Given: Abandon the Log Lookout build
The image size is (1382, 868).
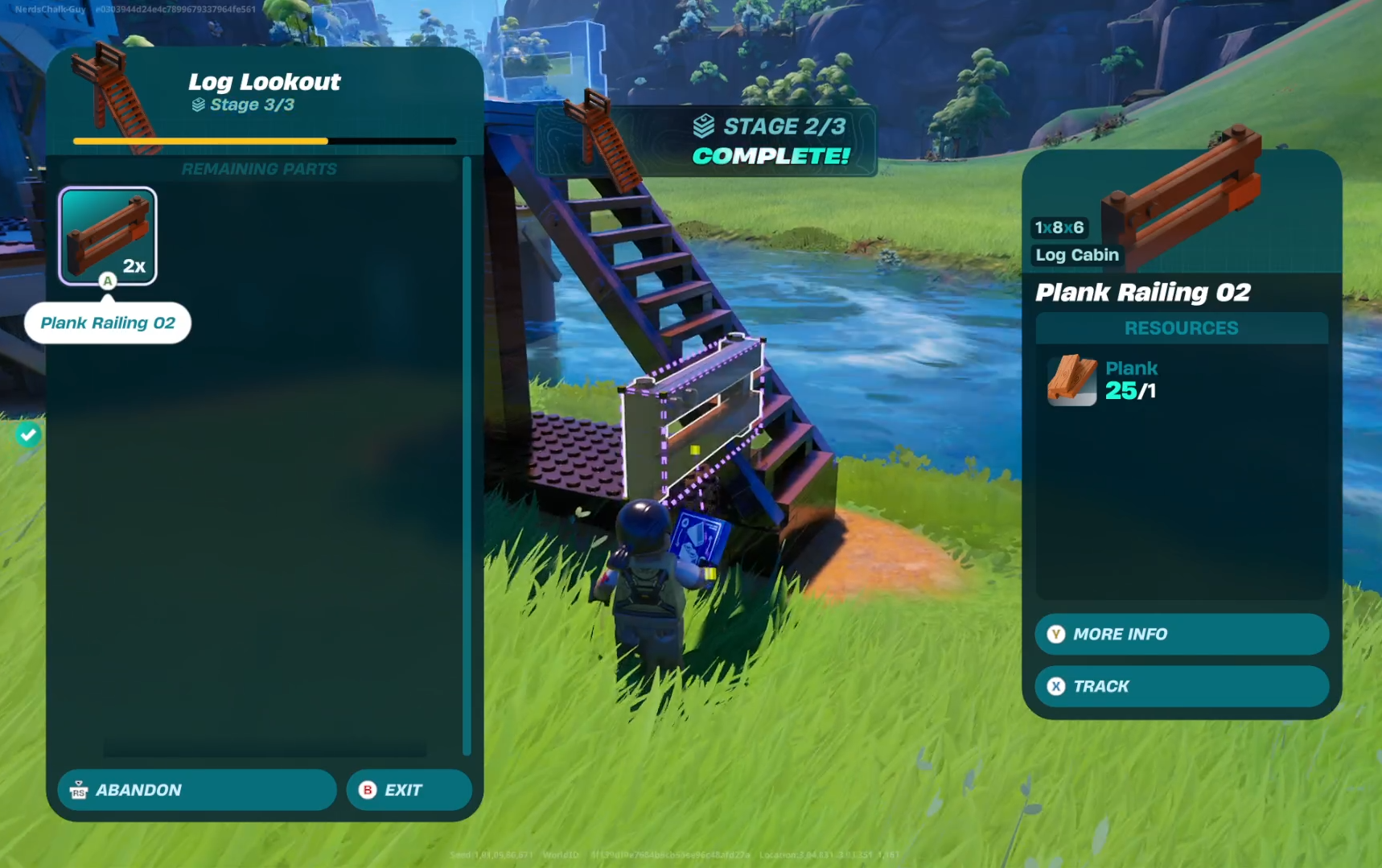Looking at the screenshot, I should click(x=196, y=790).
